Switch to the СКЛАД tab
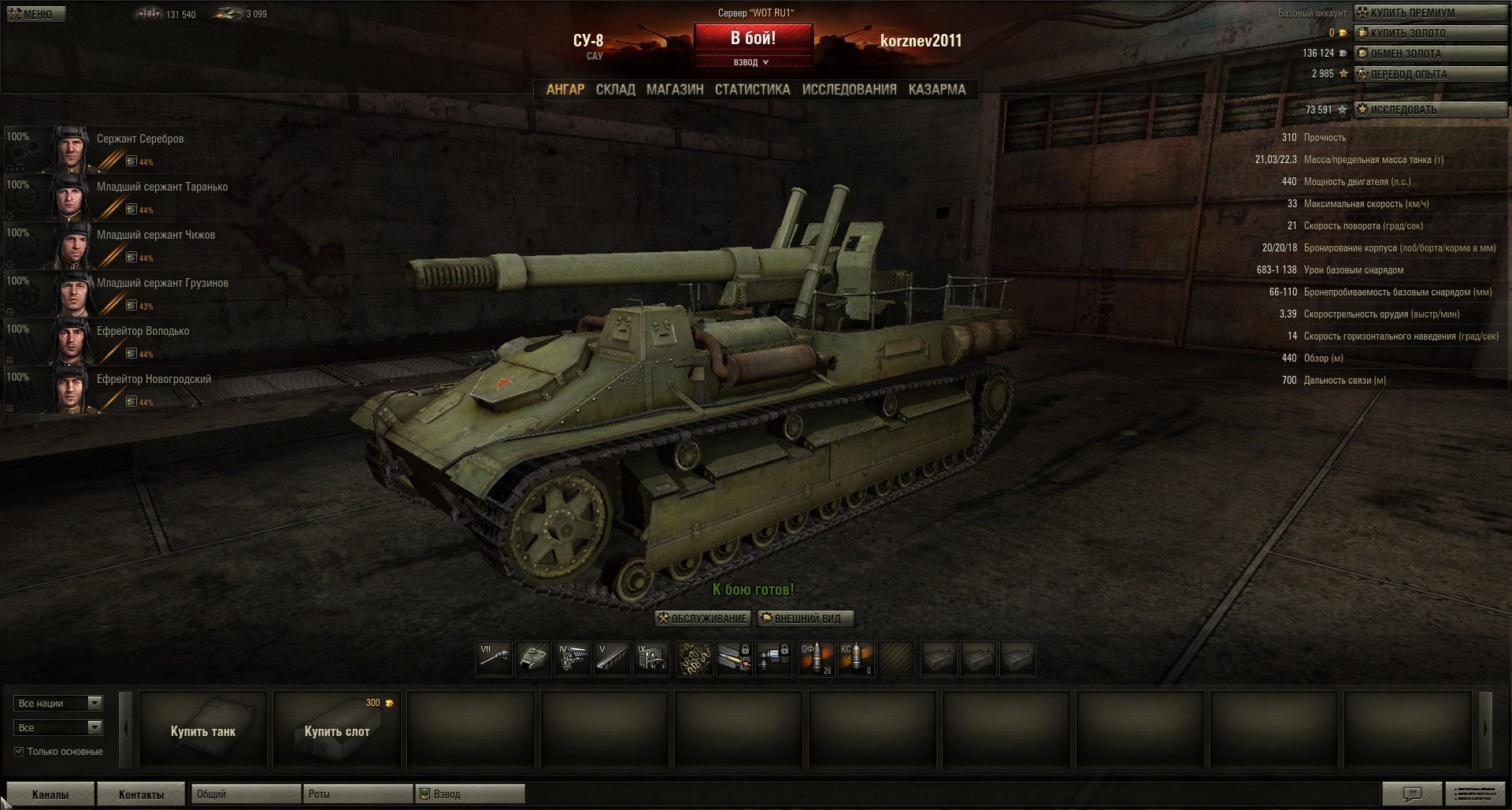The width and height of the screenshot is (1512, 810). [x=615, y=90]
